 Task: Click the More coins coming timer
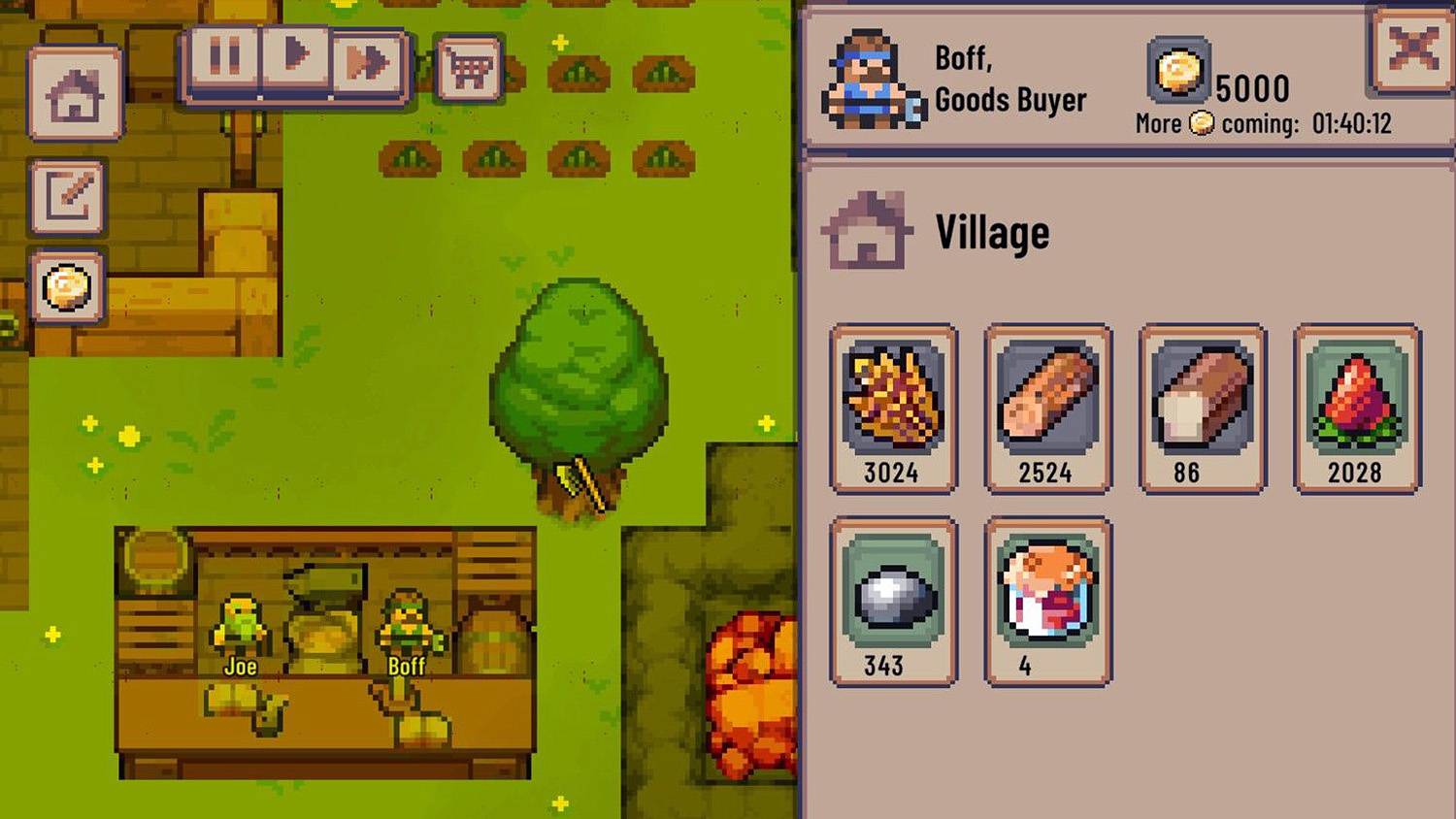click(1262, 123)
